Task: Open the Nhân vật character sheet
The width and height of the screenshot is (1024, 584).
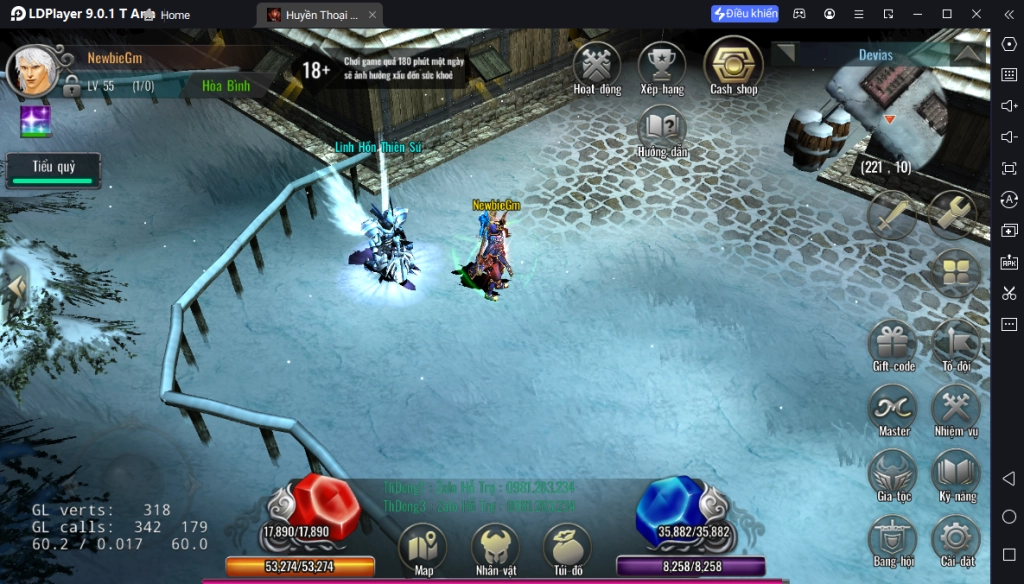Action: (495, 547)
